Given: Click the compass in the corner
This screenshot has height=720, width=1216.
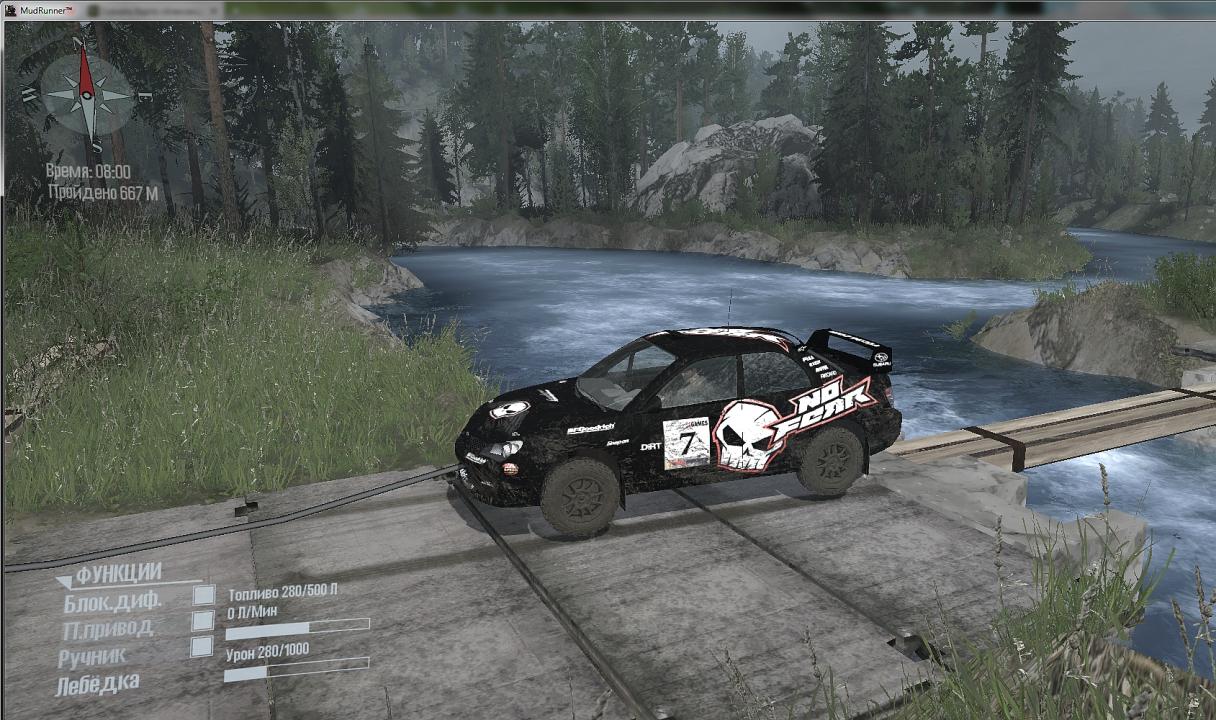Looking at the screenshot, I should [86, 93].
